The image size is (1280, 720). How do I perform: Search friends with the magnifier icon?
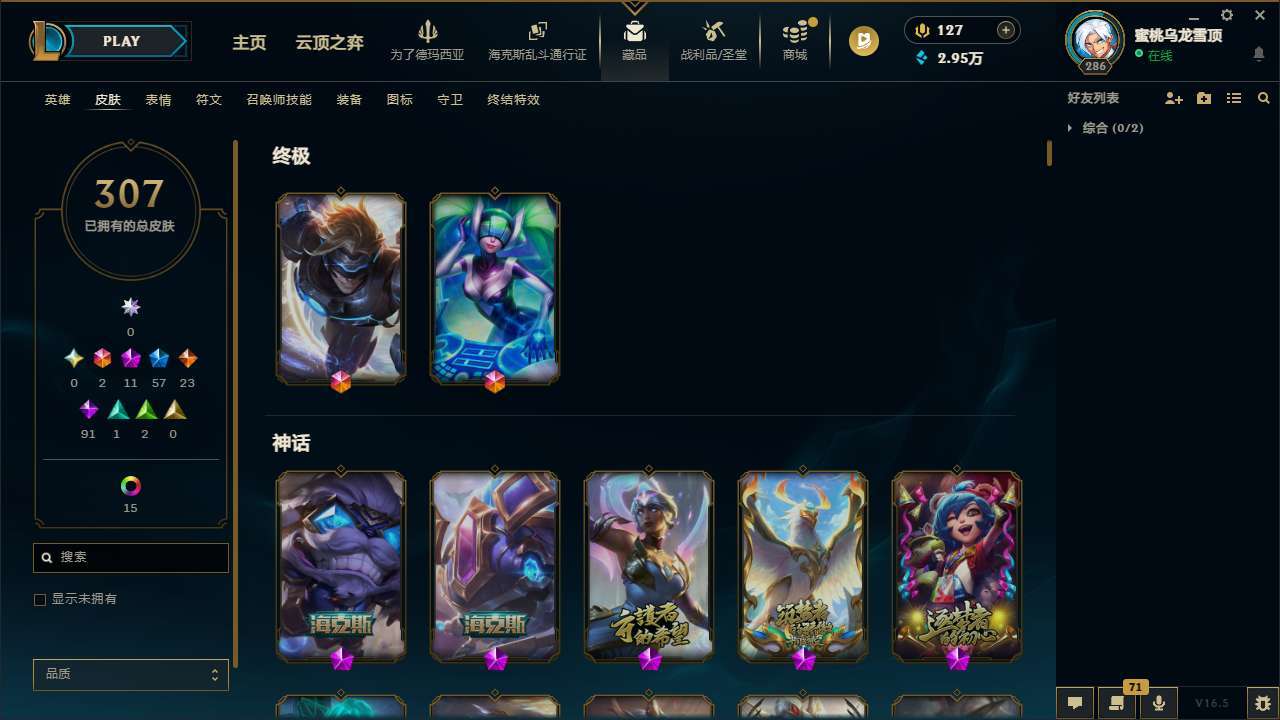(1263, 98)
